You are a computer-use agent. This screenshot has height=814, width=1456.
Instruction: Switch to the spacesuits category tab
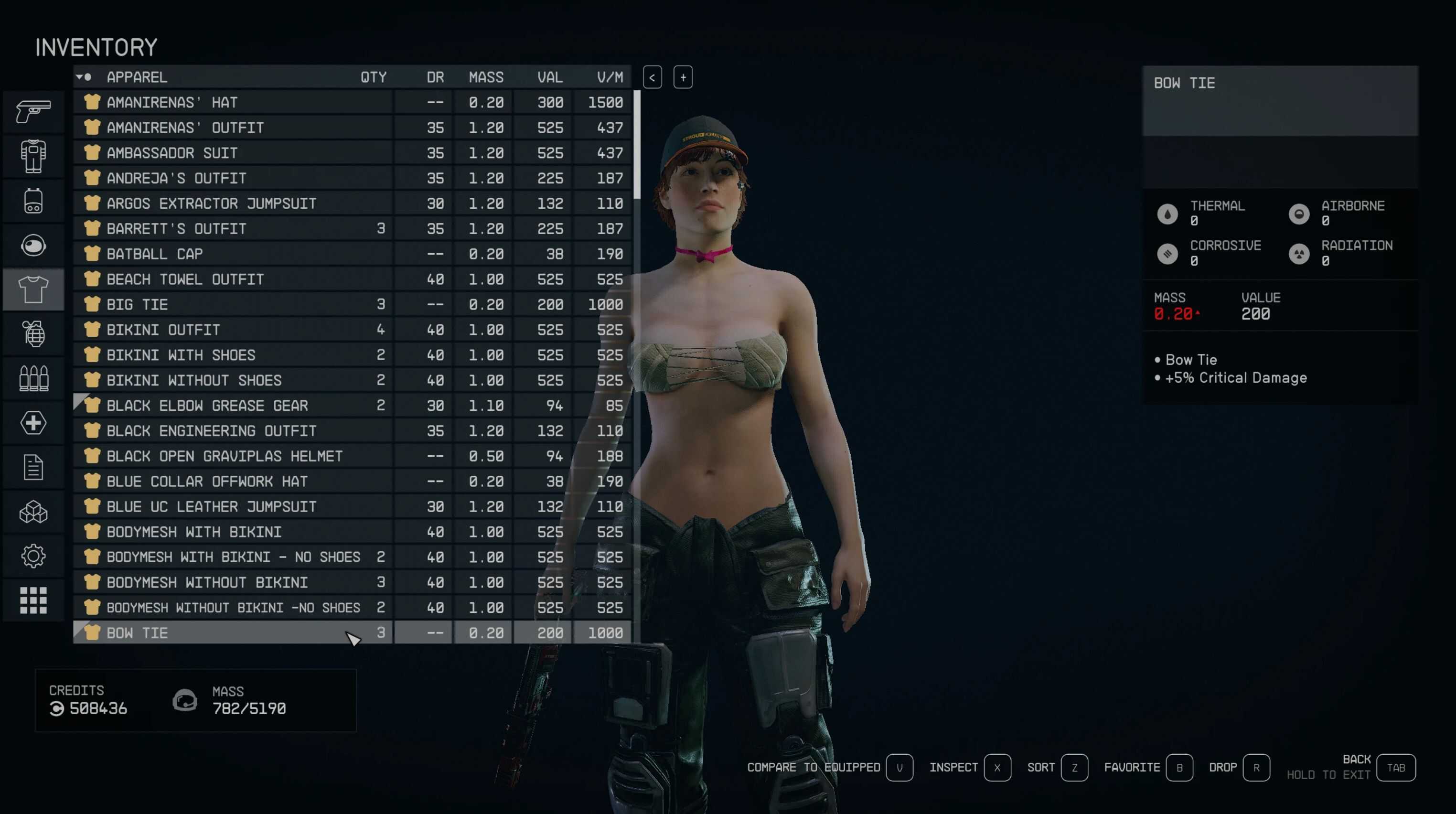click(33, 156)
